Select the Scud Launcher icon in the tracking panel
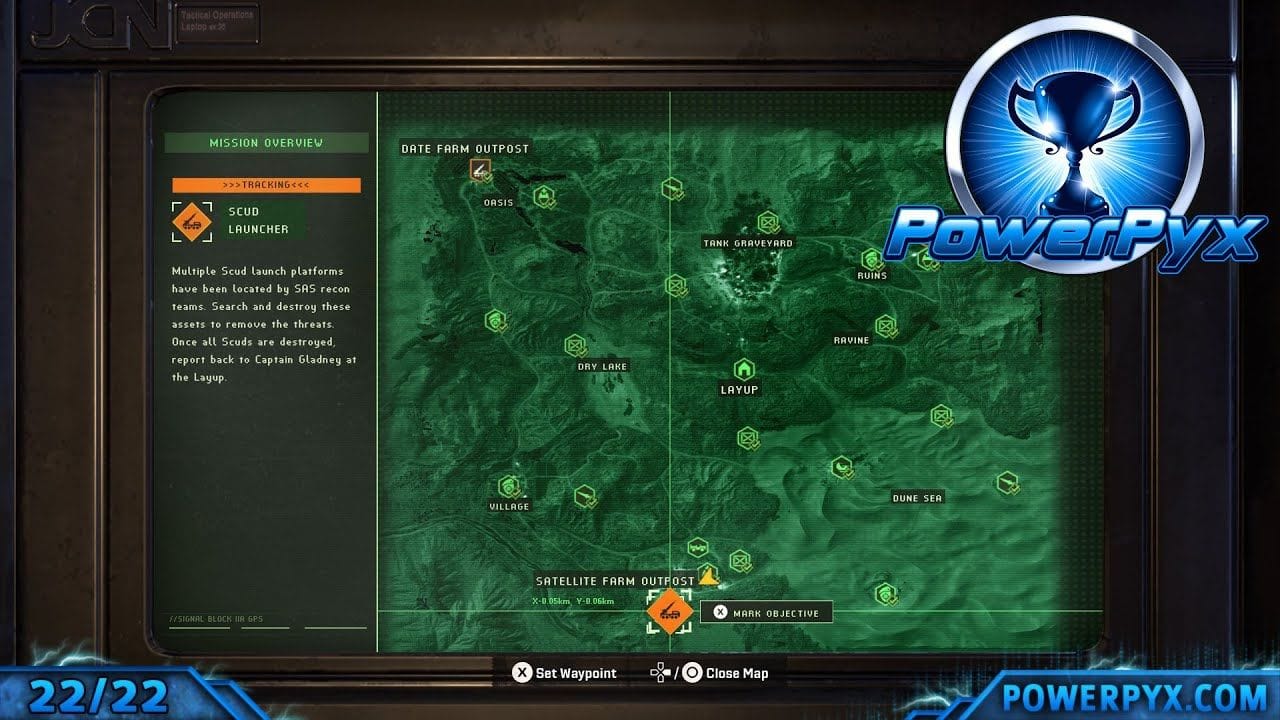 point(193,222)
